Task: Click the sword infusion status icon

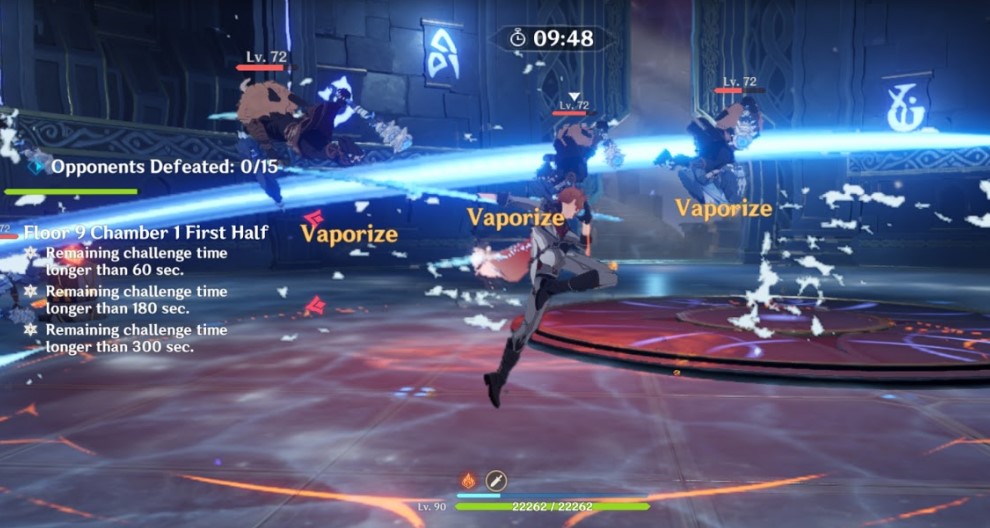Action: pos(496,480)
